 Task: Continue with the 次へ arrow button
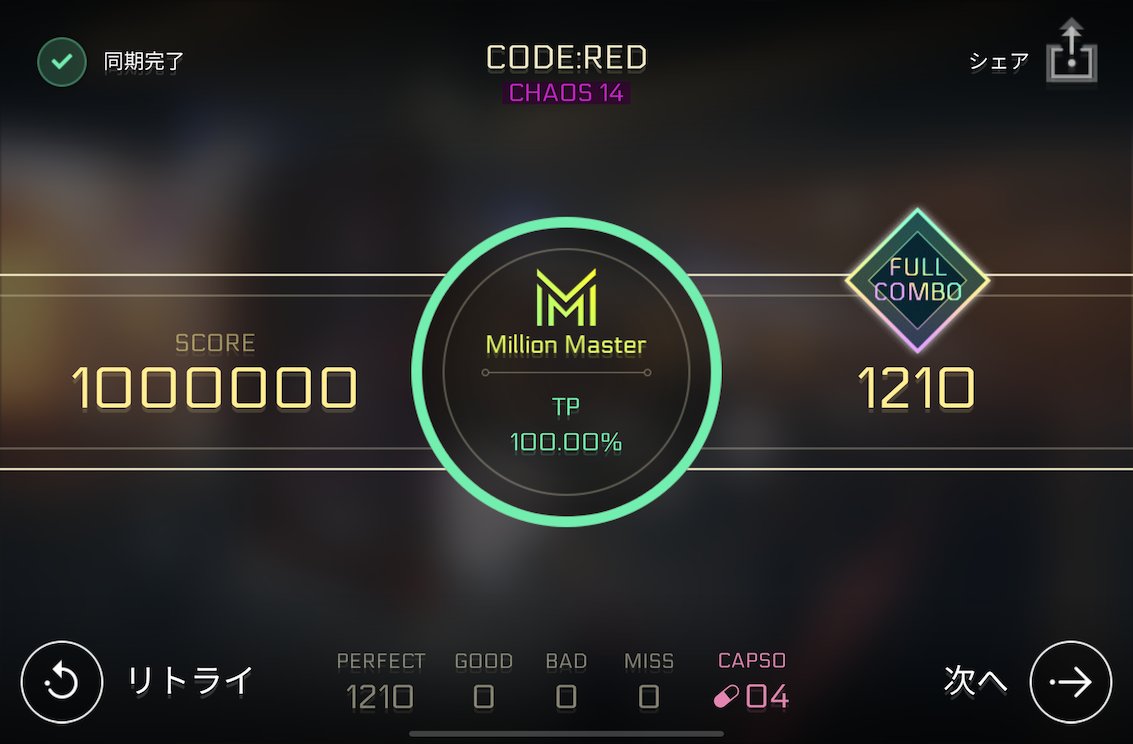1070,682
